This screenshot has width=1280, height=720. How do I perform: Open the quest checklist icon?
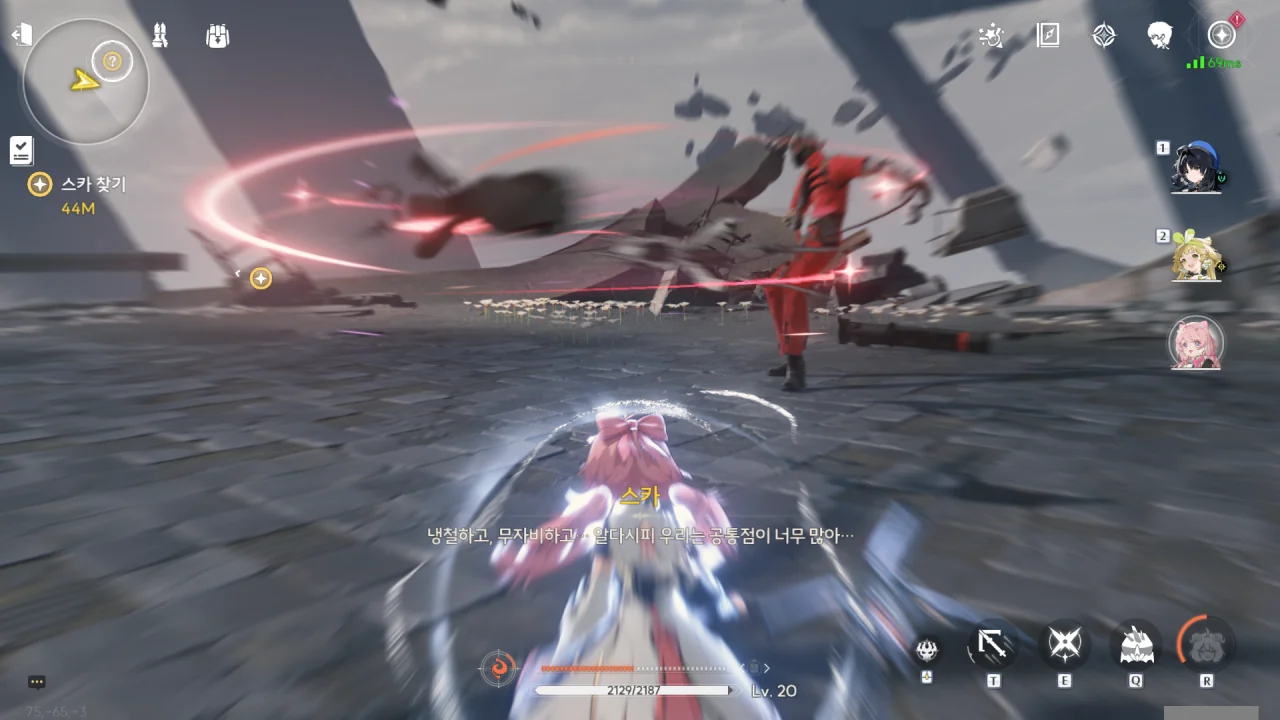pos(21,150)
